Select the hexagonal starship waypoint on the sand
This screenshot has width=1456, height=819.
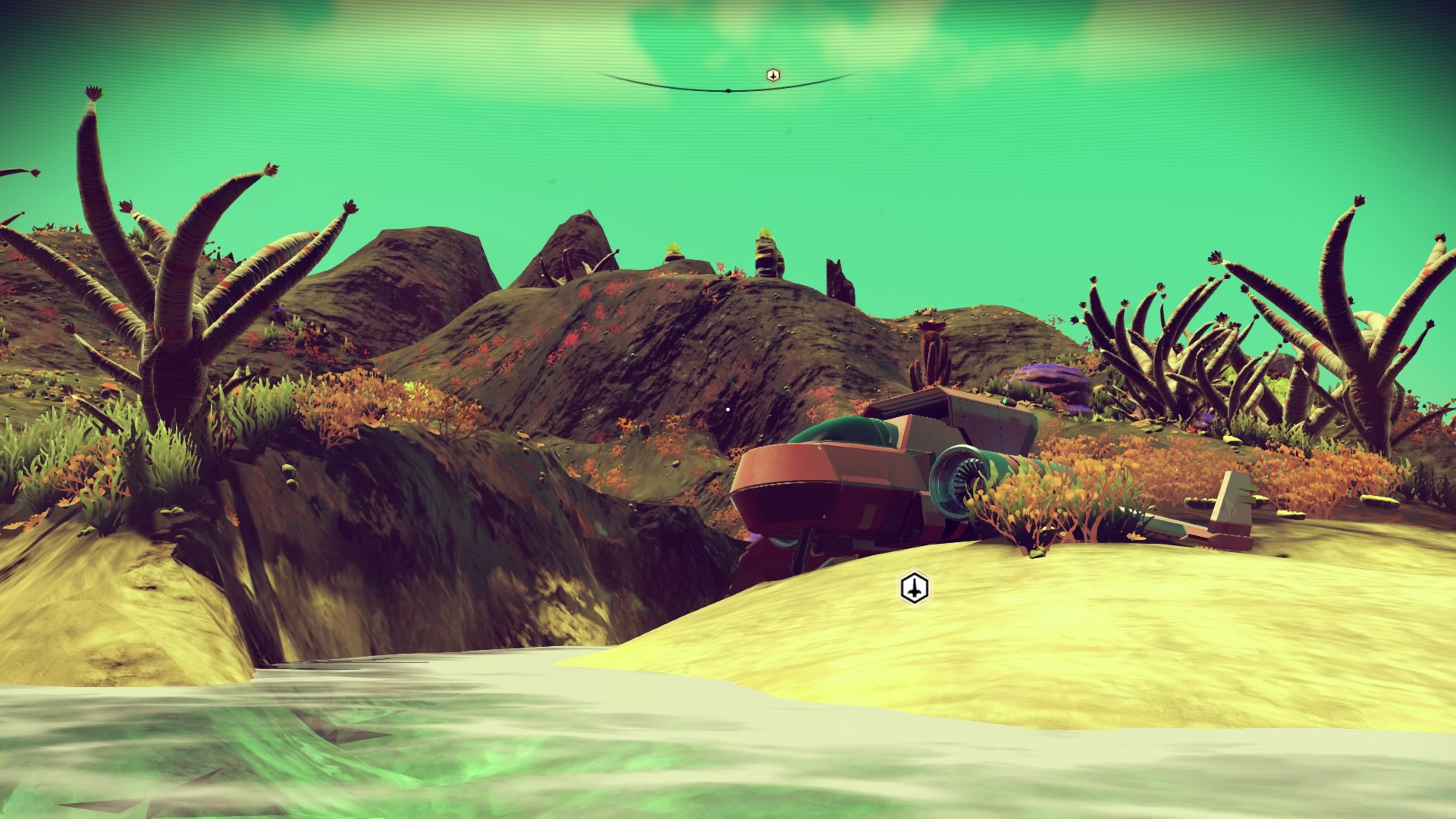[x=915, y=588]
